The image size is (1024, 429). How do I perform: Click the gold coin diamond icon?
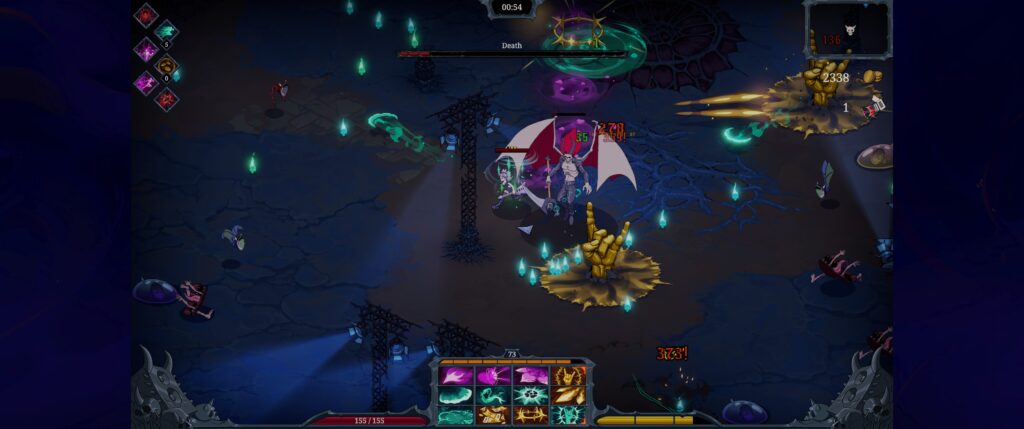tap(166, 66)
